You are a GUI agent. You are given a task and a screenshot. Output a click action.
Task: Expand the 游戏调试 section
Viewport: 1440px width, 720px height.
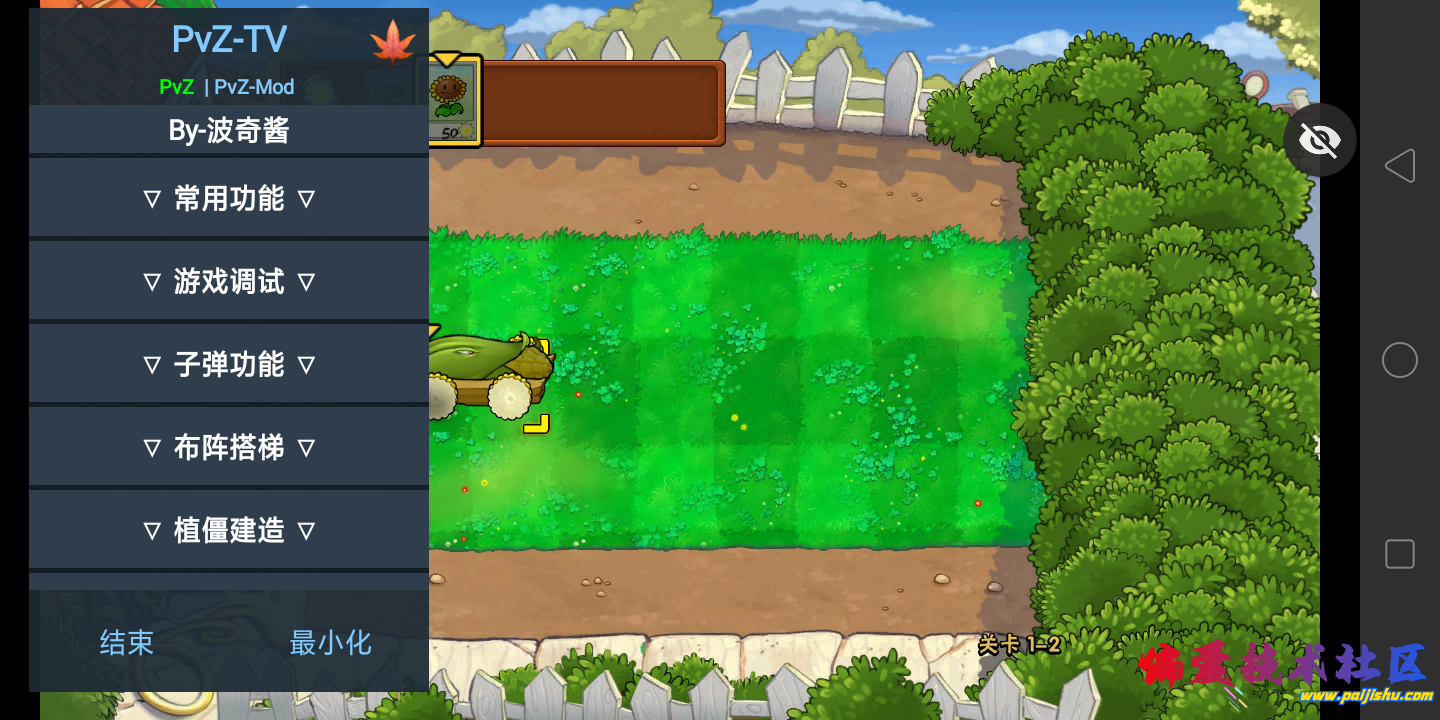point(228,281)
